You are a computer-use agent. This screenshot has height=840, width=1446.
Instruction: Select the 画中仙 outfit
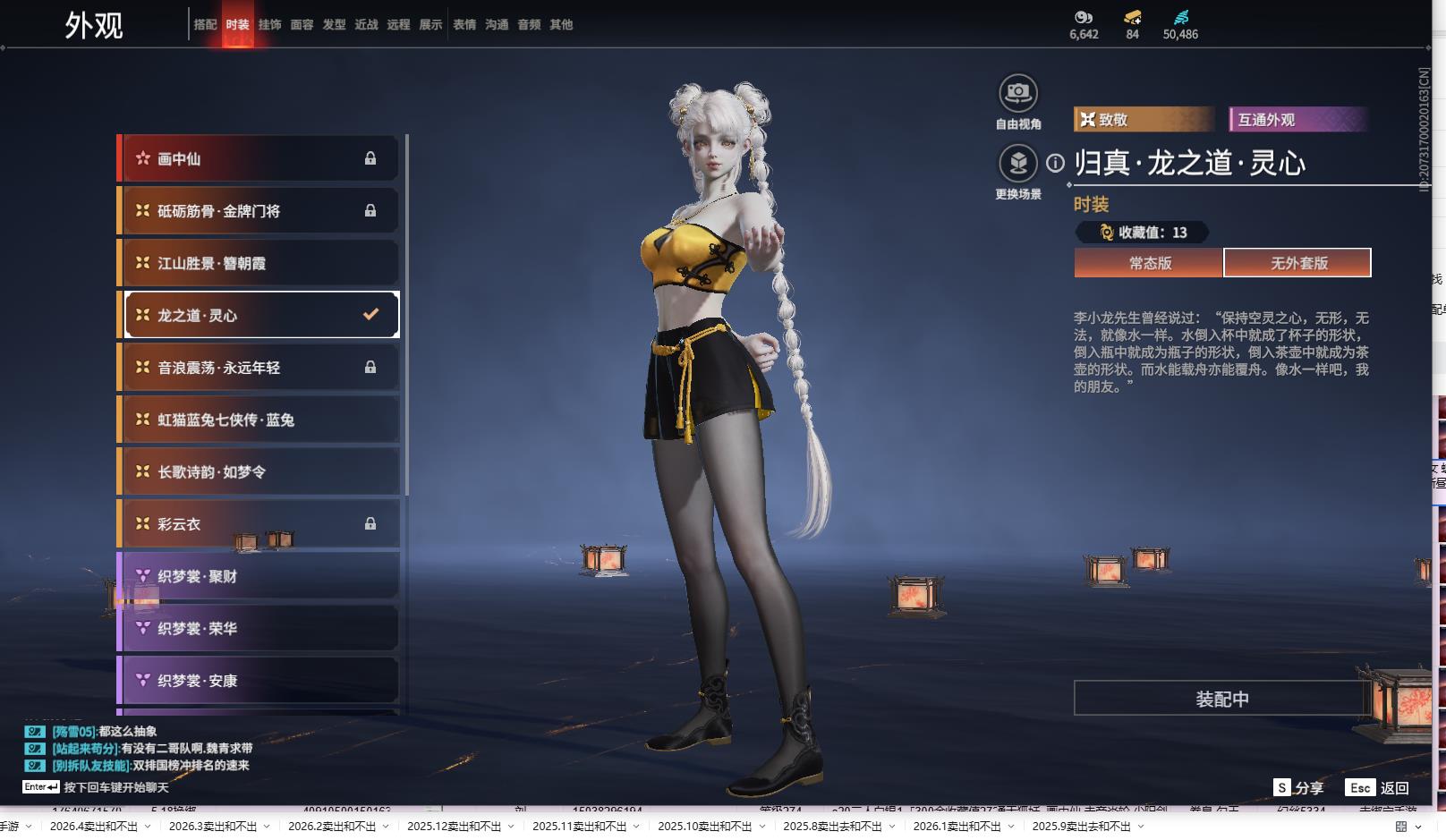(258, 159)
